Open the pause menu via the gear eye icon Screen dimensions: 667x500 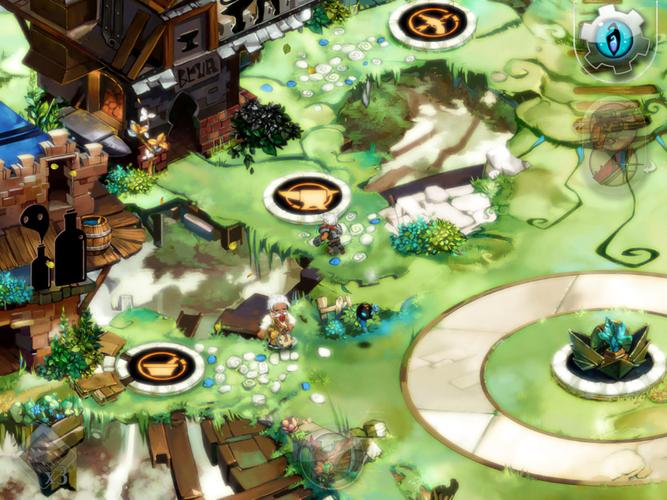click(x=615, y=36)
